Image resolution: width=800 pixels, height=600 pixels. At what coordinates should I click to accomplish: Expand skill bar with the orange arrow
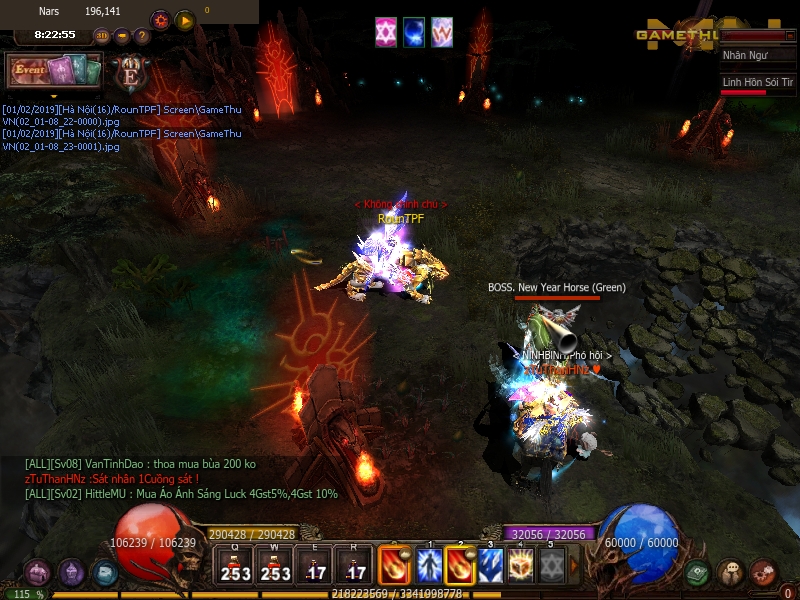pos(574,566)
